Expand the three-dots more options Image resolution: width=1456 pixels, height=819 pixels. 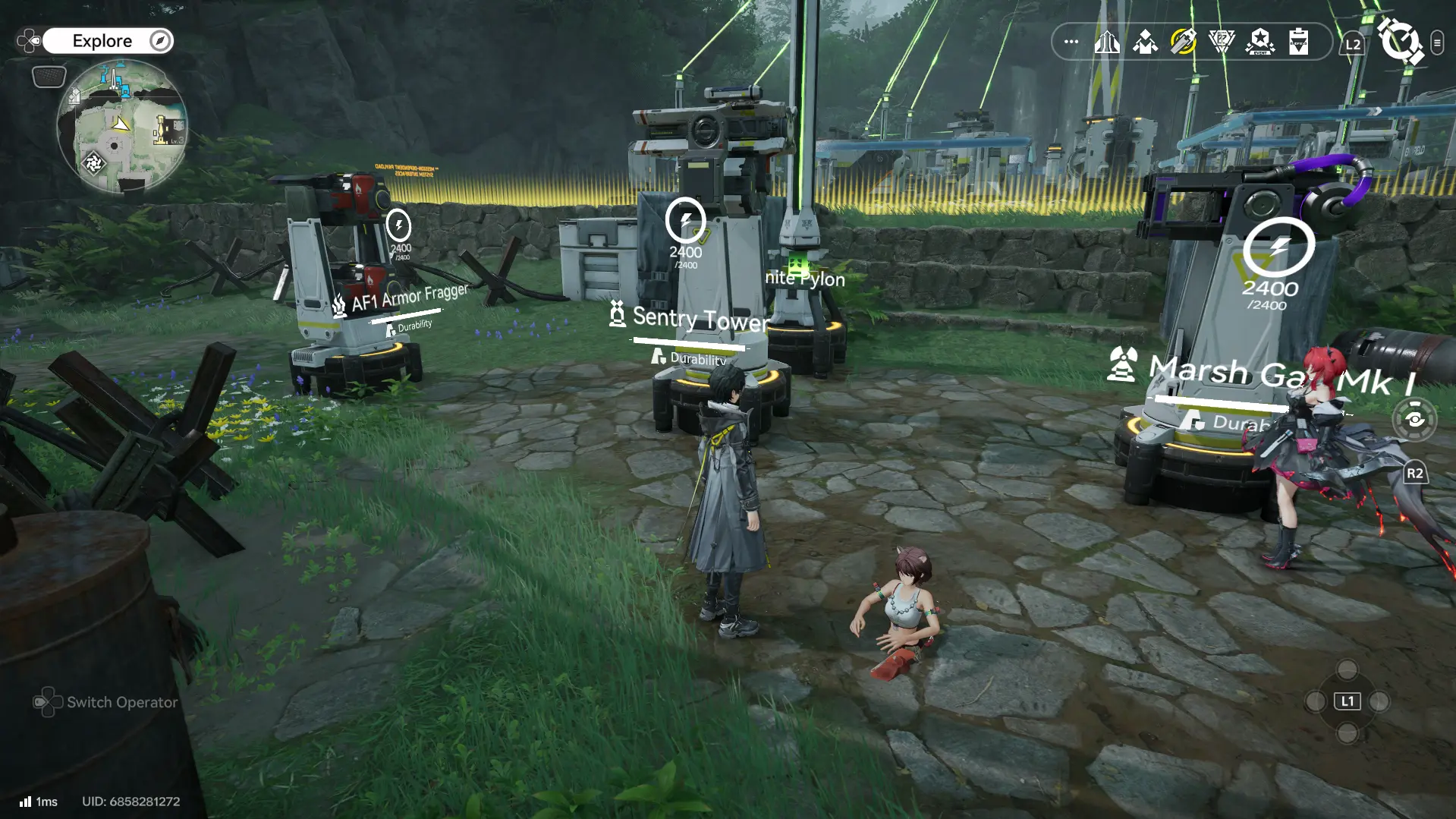point(1071,42)
